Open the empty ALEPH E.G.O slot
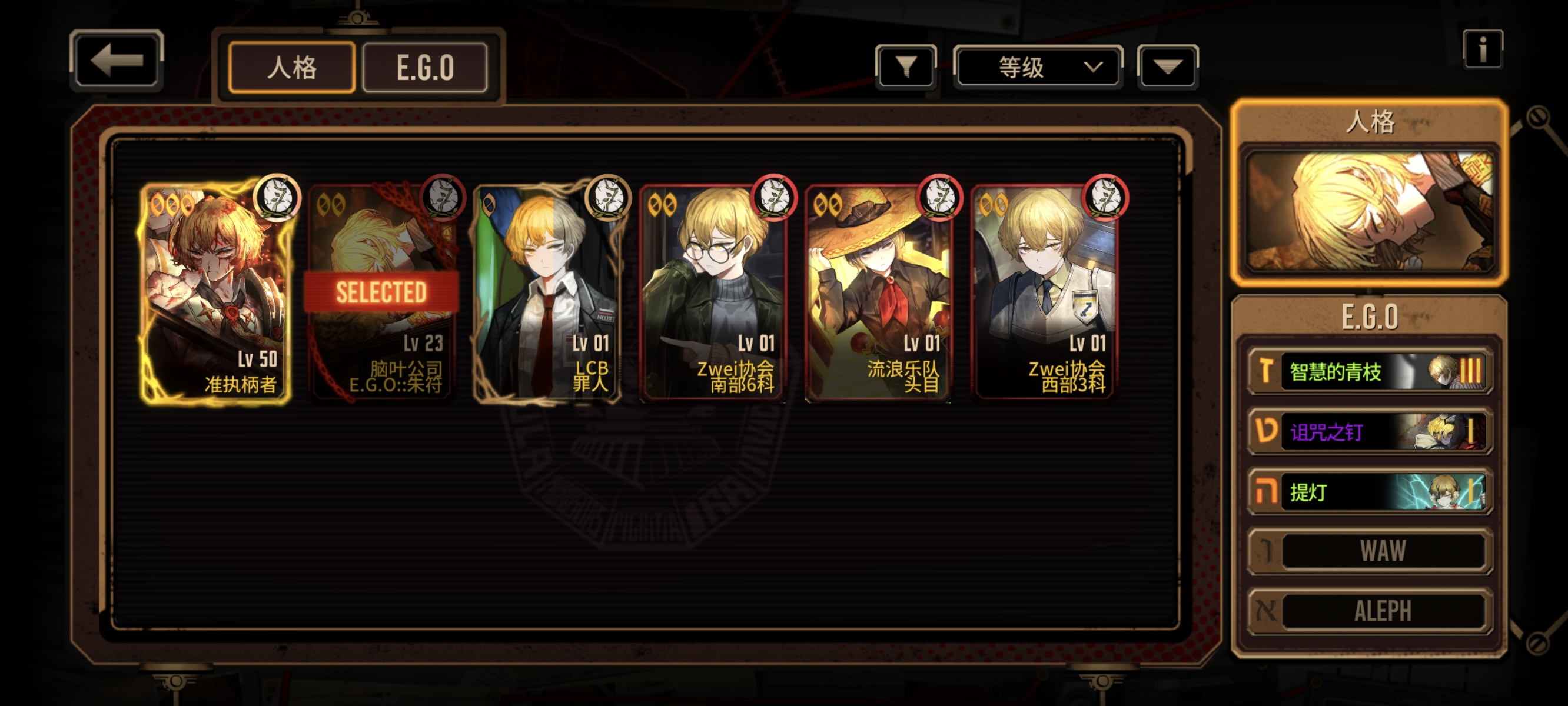 point(1369,611)
